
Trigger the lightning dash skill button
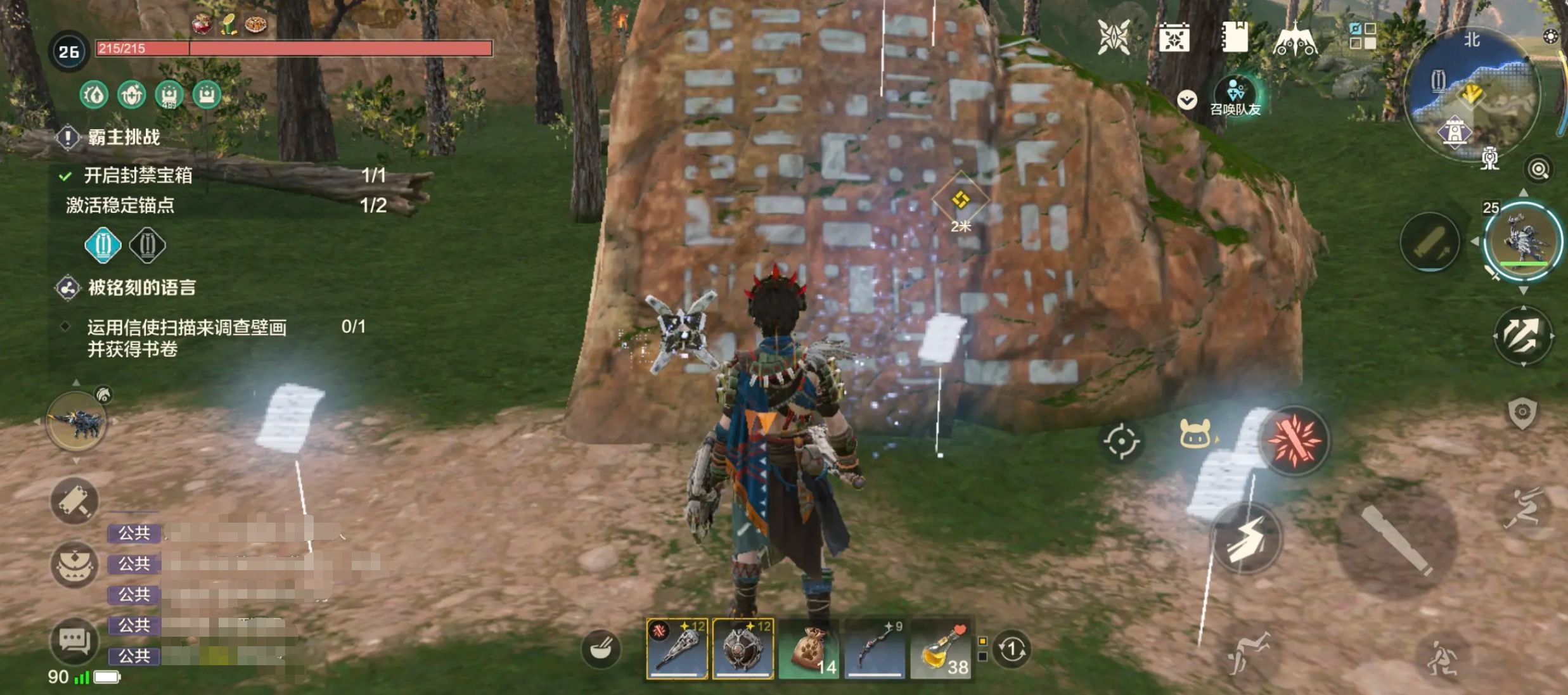click(1245, 540)
